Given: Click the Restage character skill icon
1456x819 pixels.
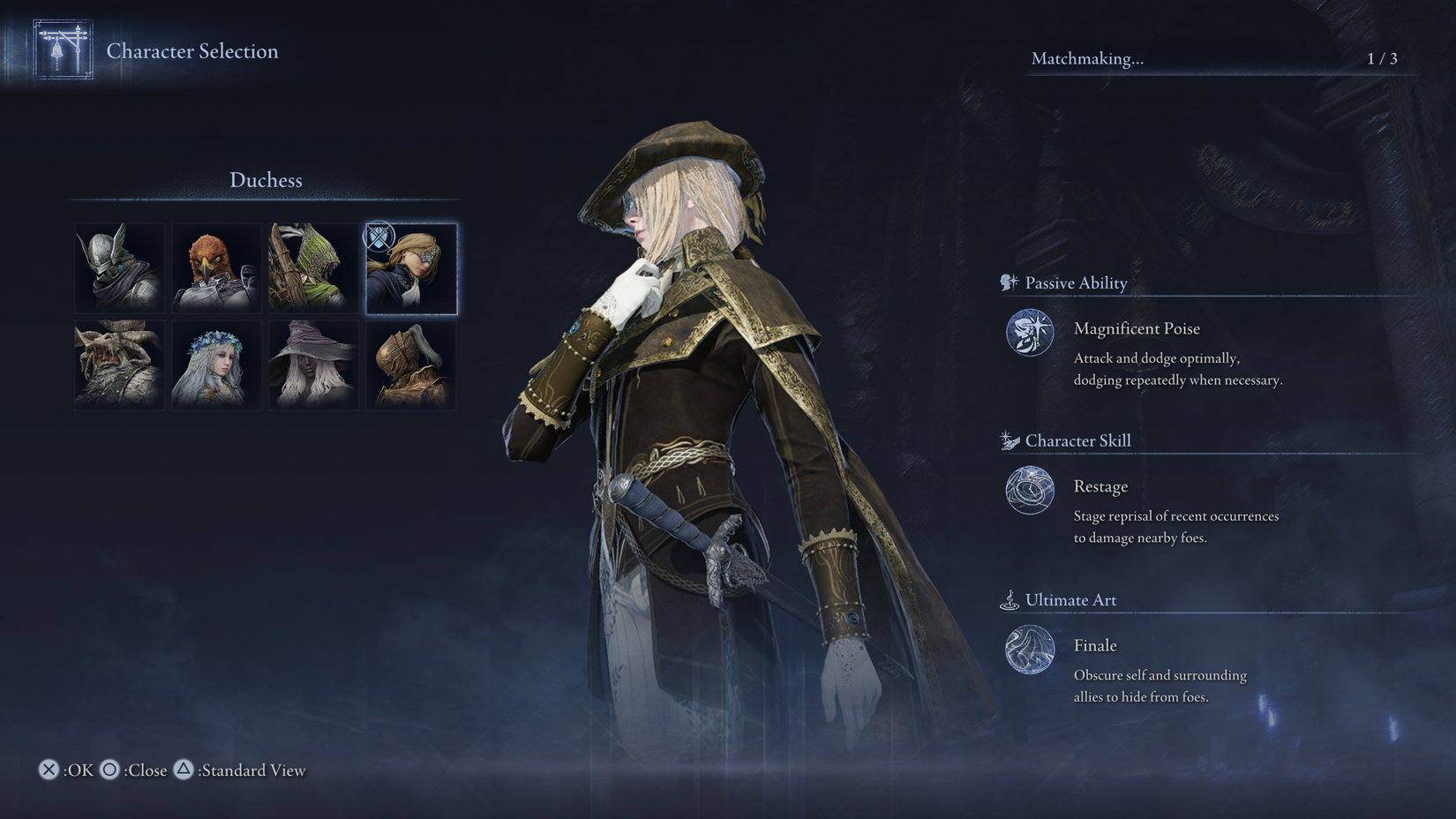Looking at the screenshot, I should click(x=1028, y=492).
